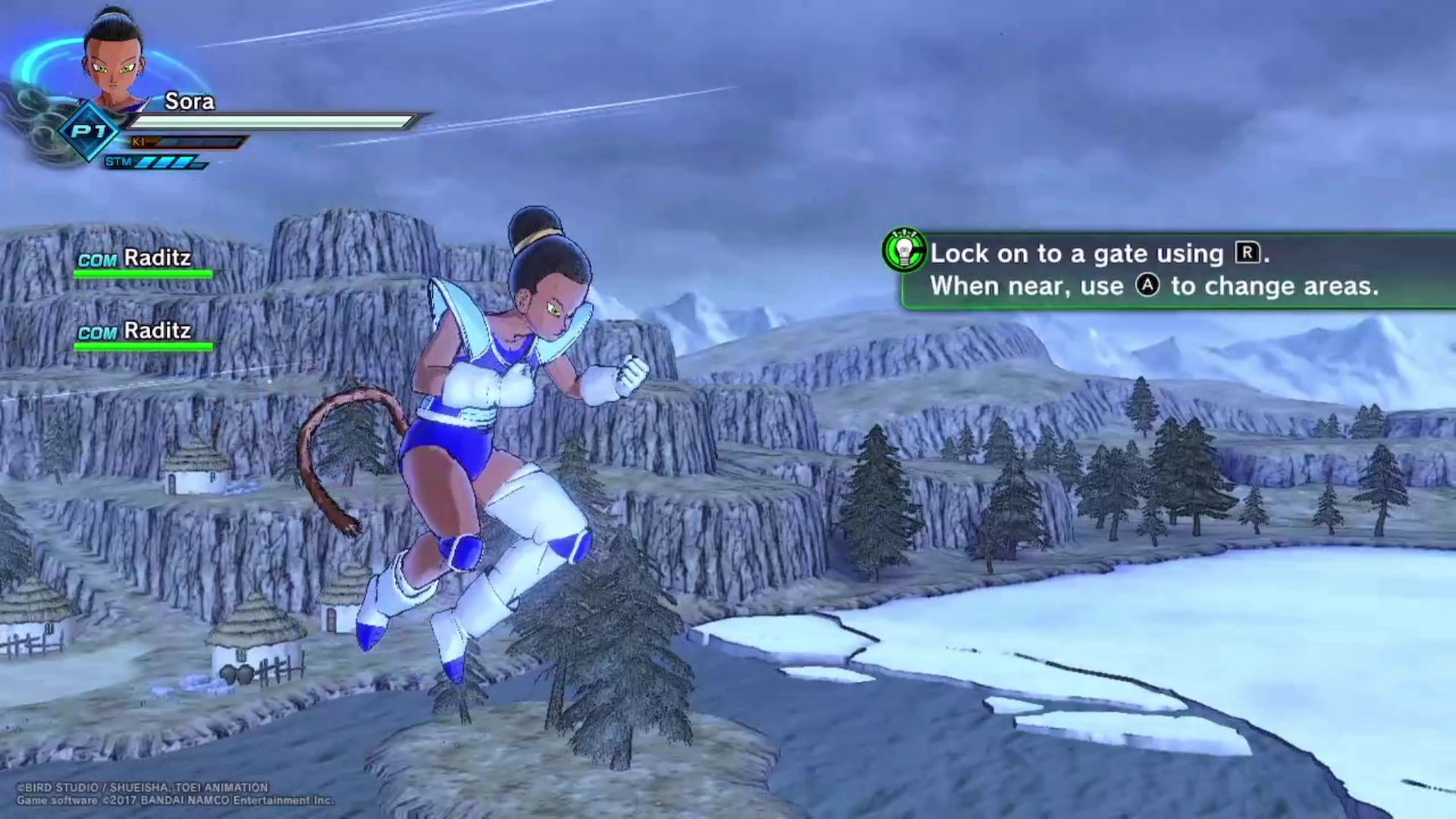Select the gate lock-on hint message

[1153, 270]
